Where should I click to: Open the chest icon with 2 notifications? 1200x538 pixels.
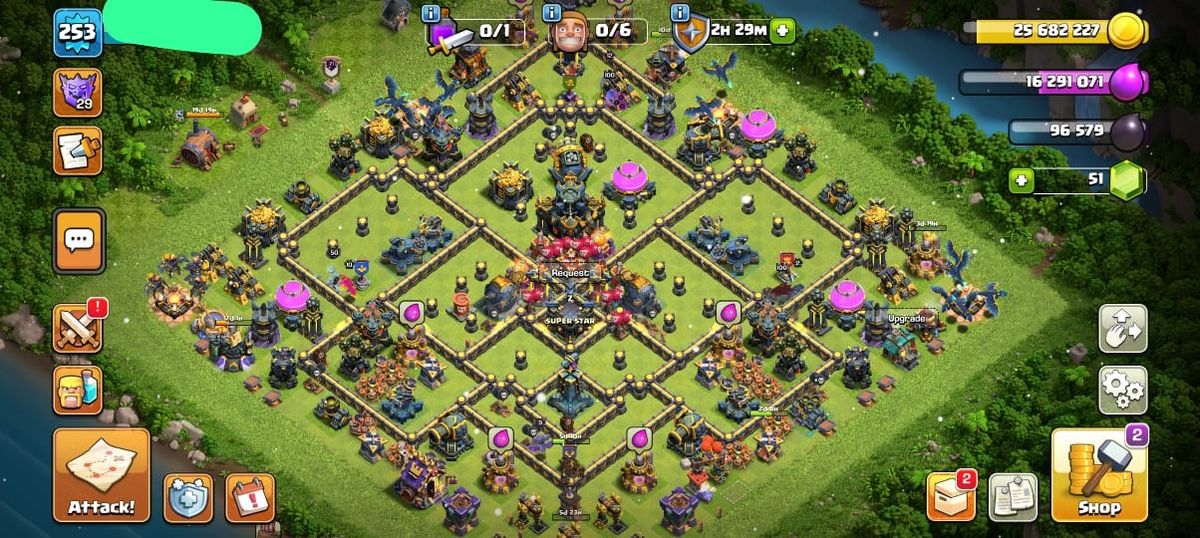pyautogui.click(x=951, y=497)
